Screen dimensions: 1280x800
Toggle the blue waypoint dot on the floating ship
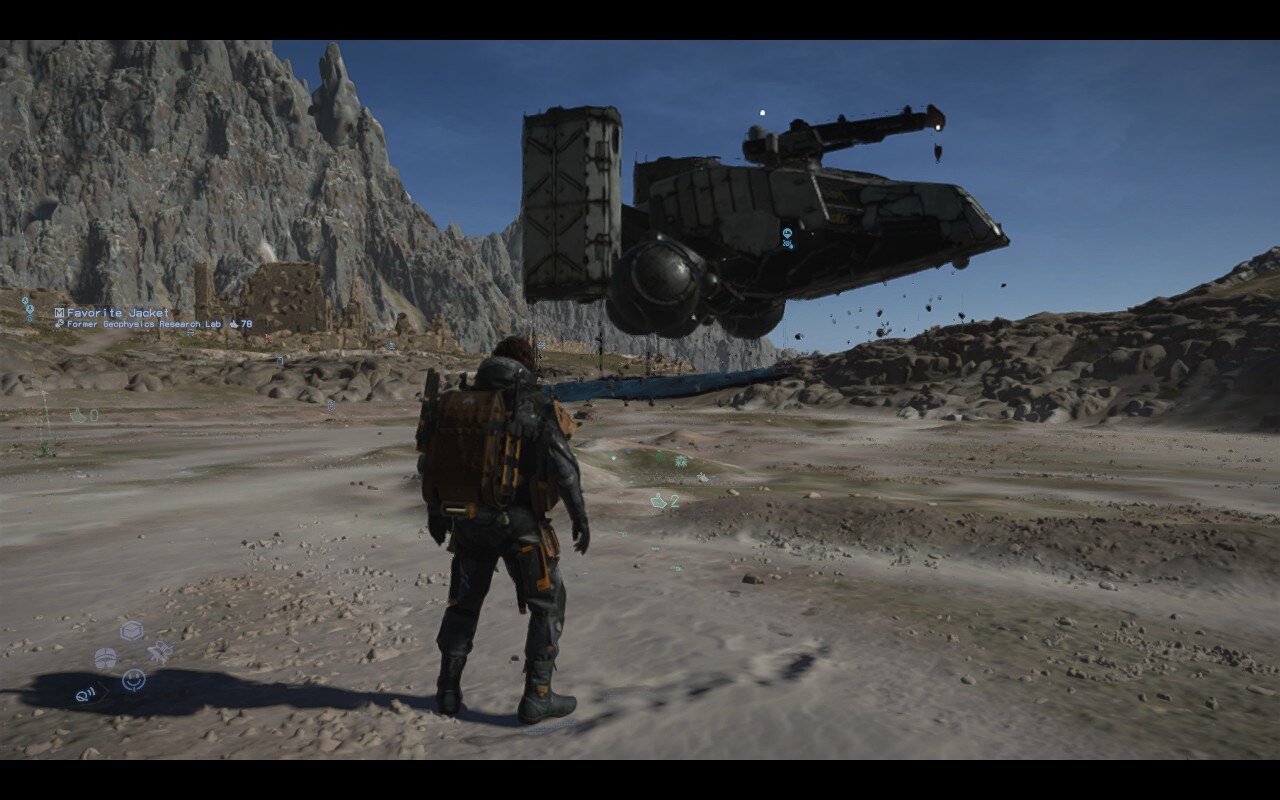click(788, 232)
